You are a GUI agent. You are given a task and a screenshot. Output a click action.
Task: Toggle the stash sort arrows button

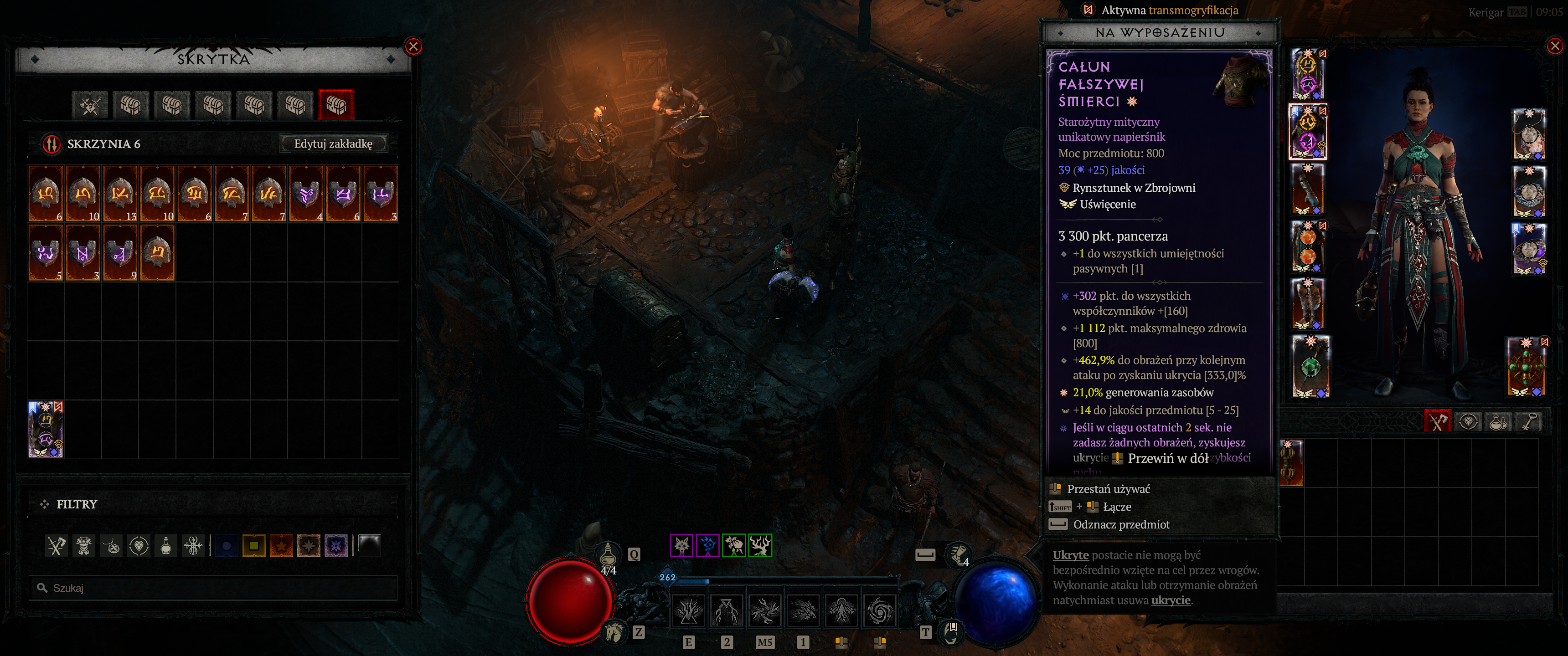[52, 144]
